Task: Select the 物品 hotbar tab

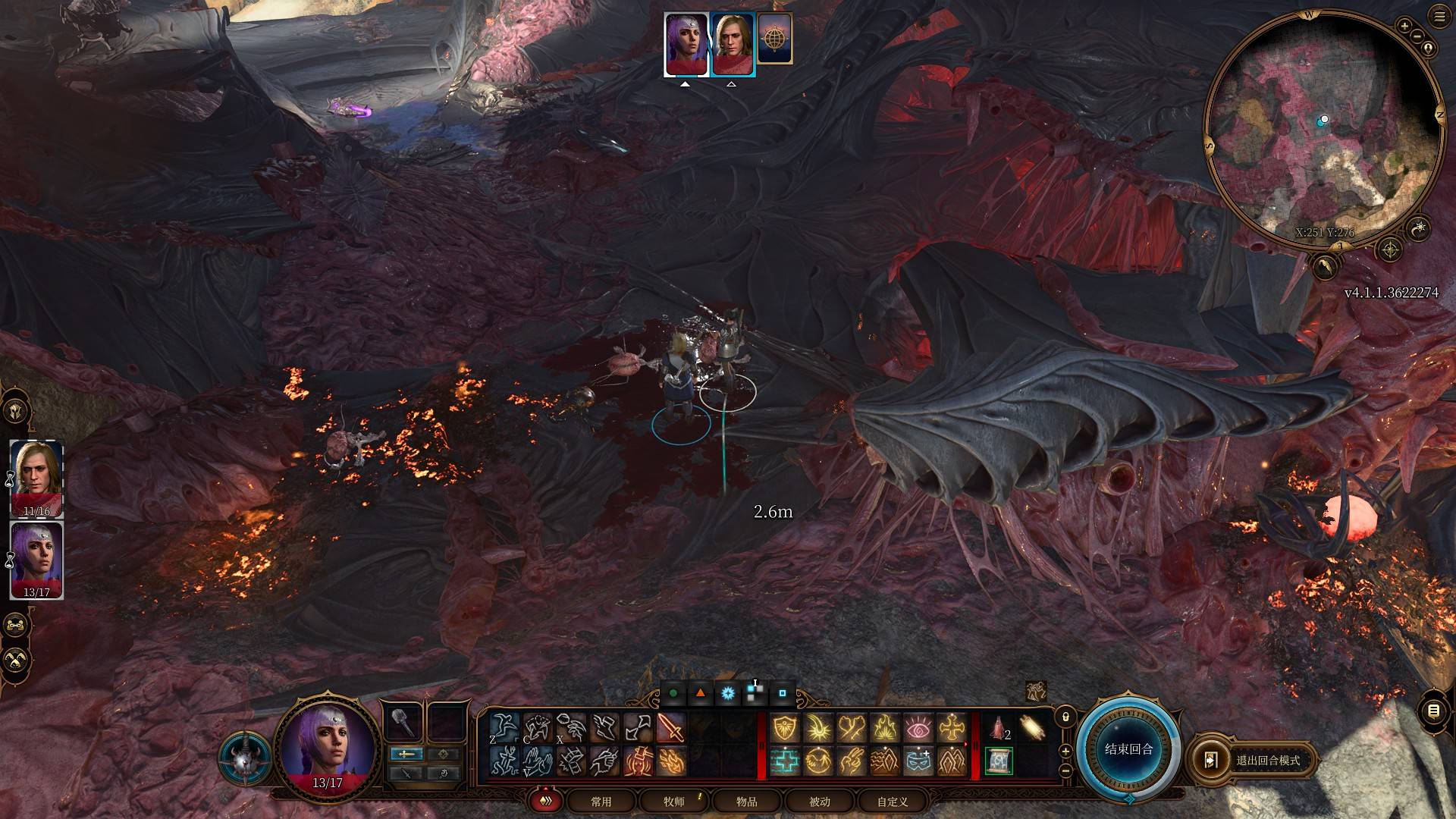Action: coord(746,802)
